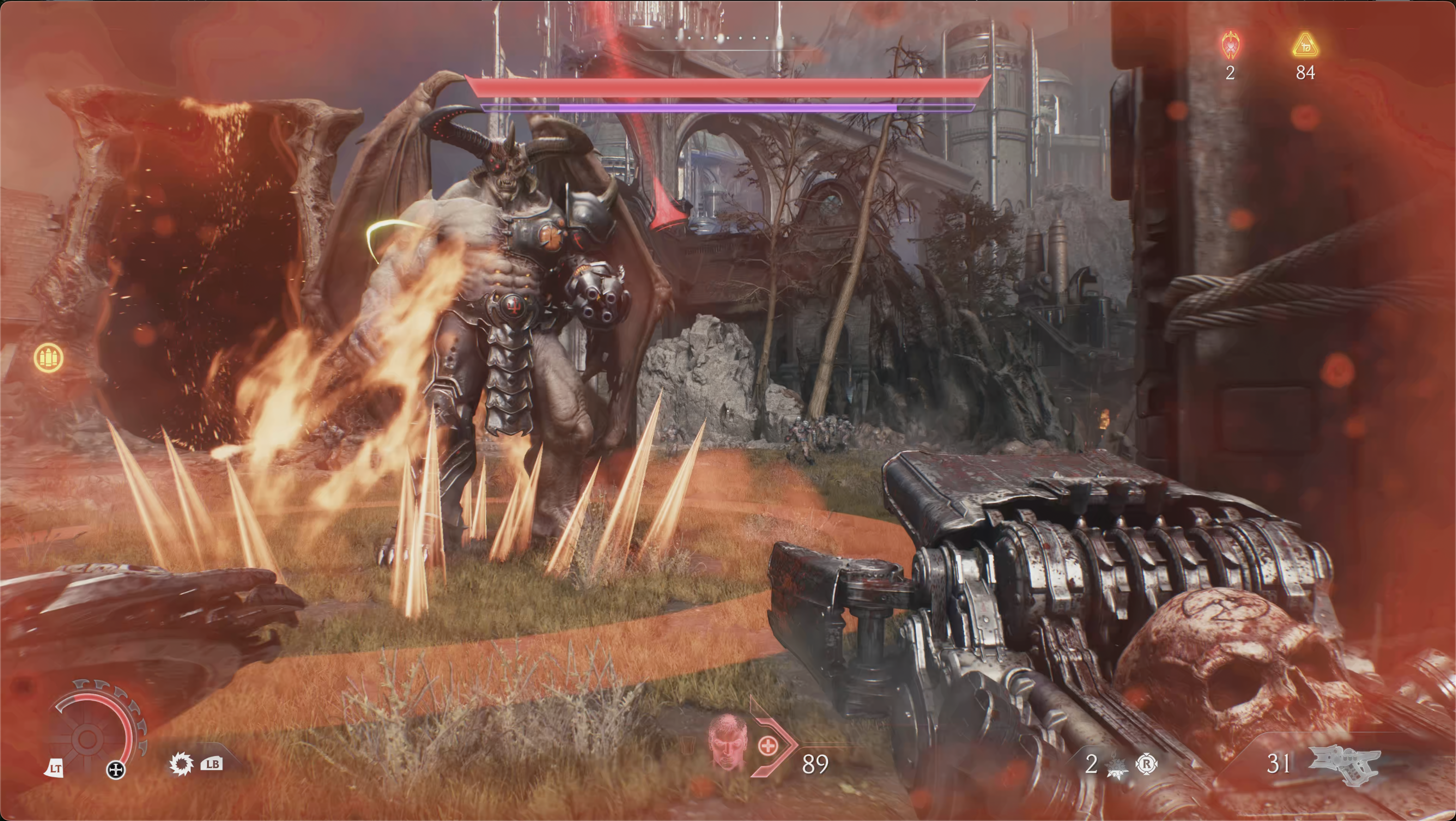Select the yellow ammo pickup marker
Image resolution: width=1456 pixels, height=821 pixels.
point(49,358)
